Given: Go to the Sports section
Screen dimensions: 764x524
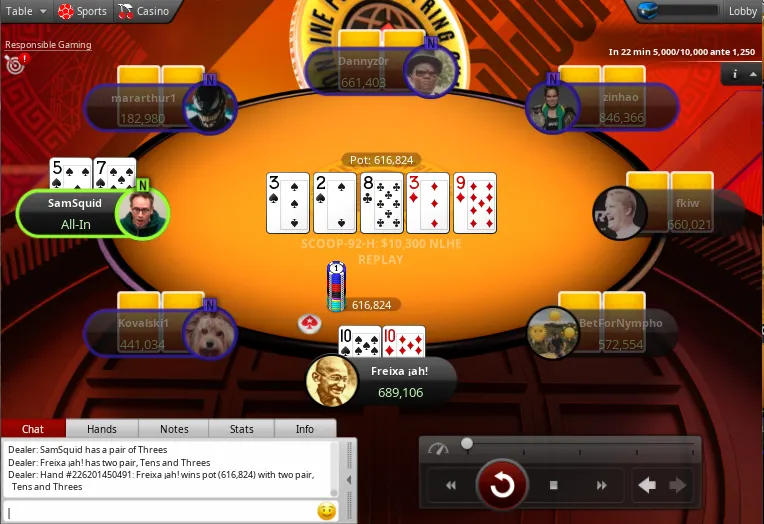Looking at the screenshot, I should point(82,12).
